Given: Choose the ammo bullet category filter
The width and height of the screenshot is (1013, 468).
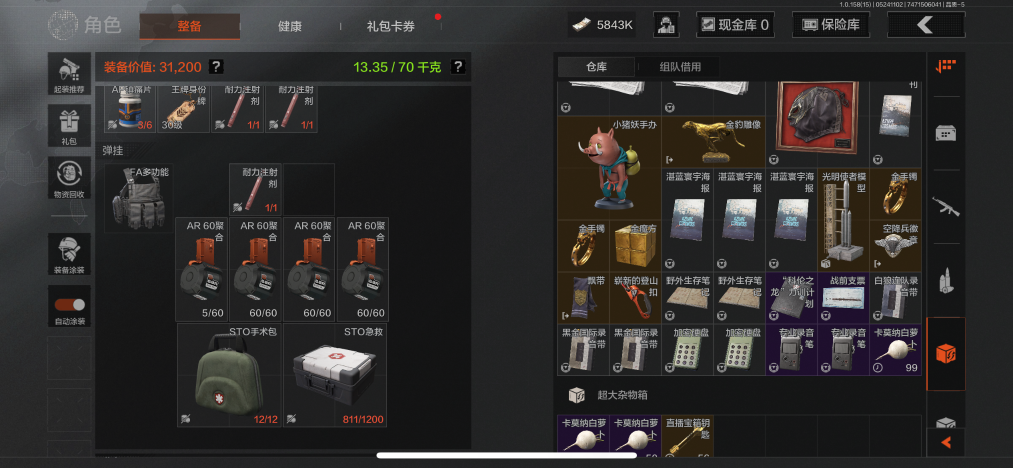Looking at the screenshot, I should click(945, 280).
